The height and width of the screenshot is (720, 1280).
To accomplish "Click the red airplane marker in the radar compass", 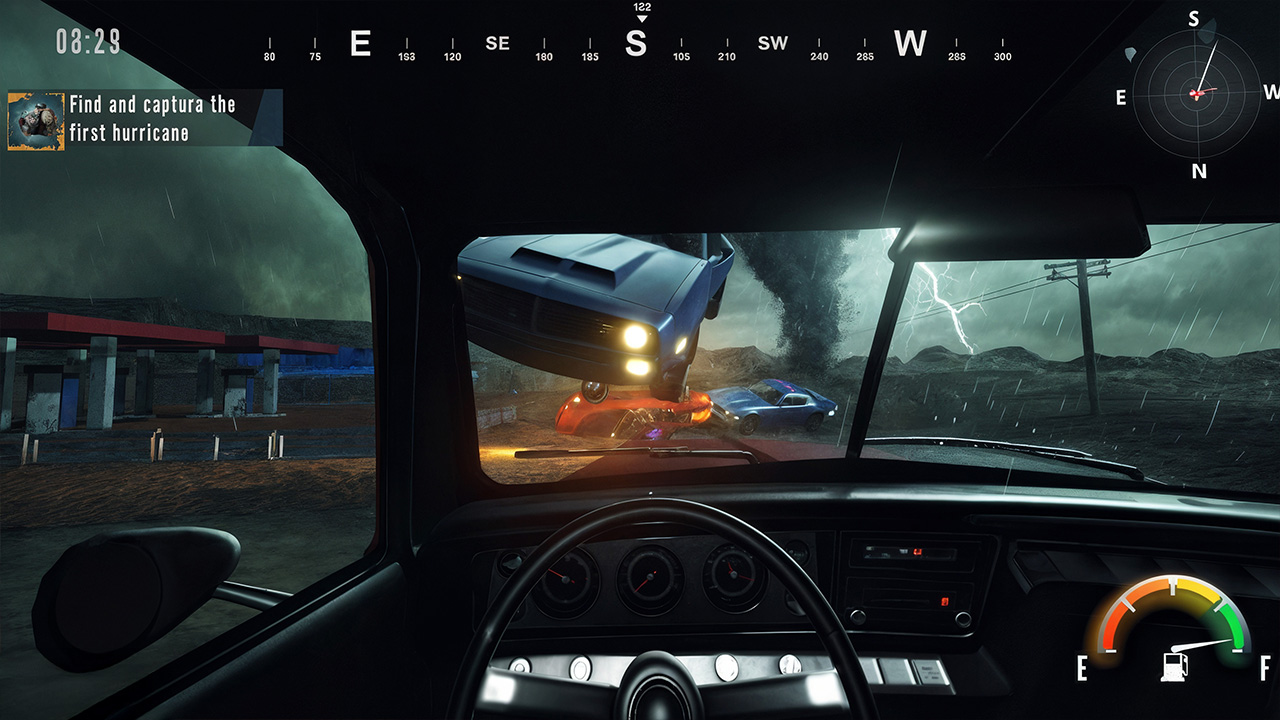I will click(x=1198, y=94).
